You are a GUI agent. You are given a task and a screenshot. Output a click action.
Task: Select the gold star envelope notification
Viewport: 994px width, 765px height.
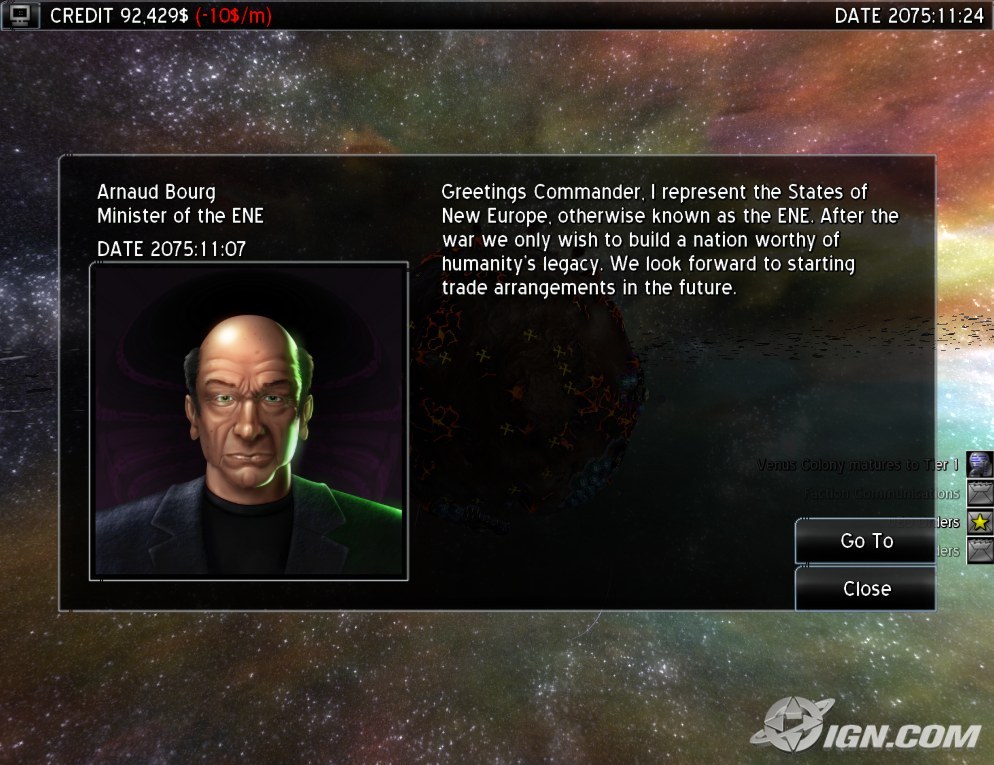point(980,522)
